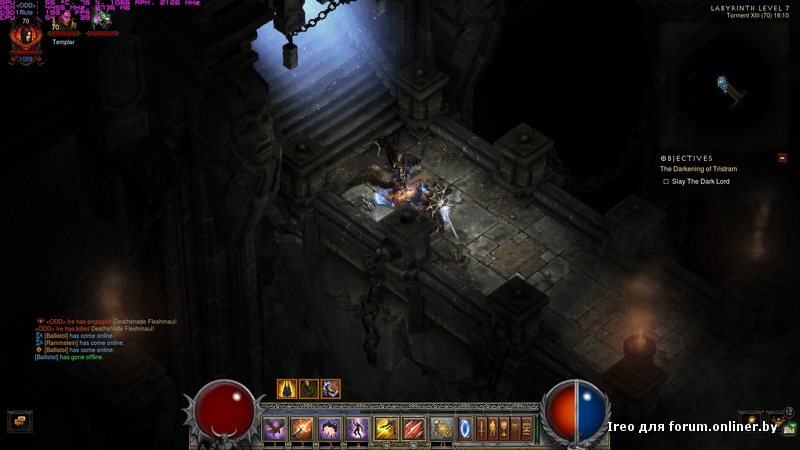
Task: Activate the red claw slash skill
Action: [x=414, y=429]
